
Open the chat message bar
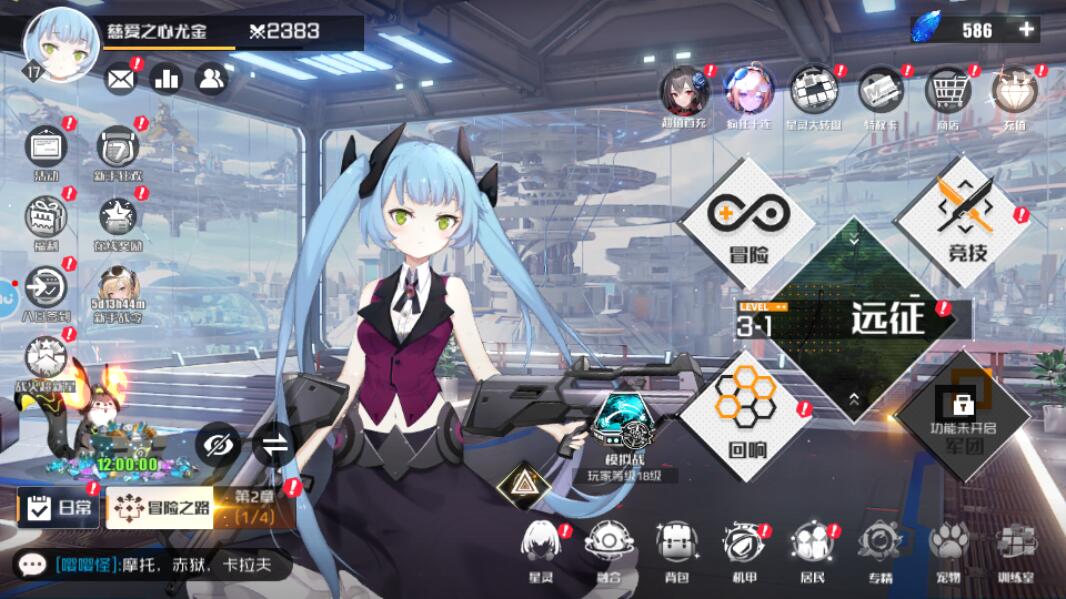[150, 565]
